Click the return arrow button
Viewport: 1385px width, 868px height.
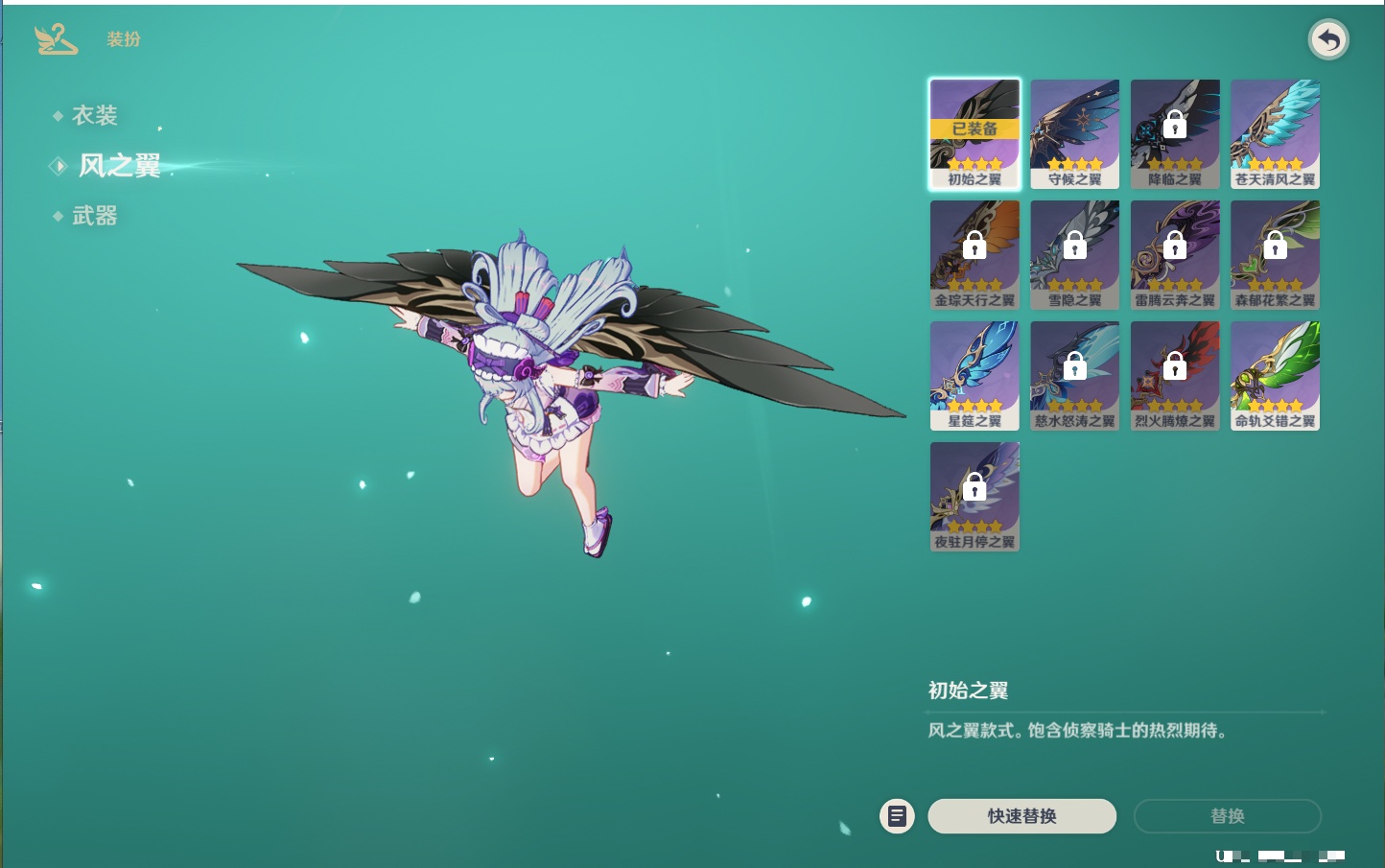pos(1328,40)
